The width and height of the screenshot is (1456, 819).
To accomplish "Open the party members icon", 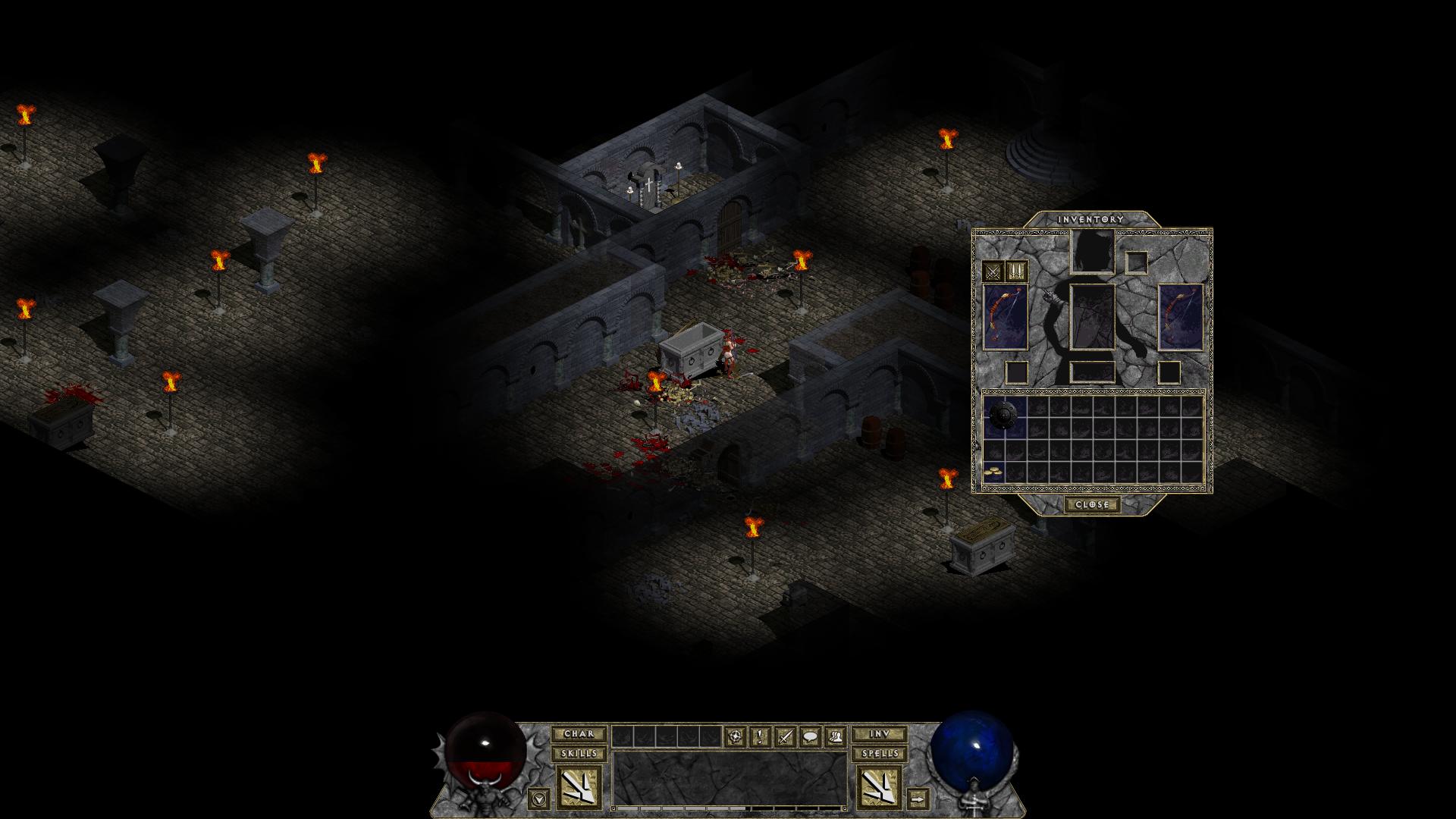I will tap(835, 736).
